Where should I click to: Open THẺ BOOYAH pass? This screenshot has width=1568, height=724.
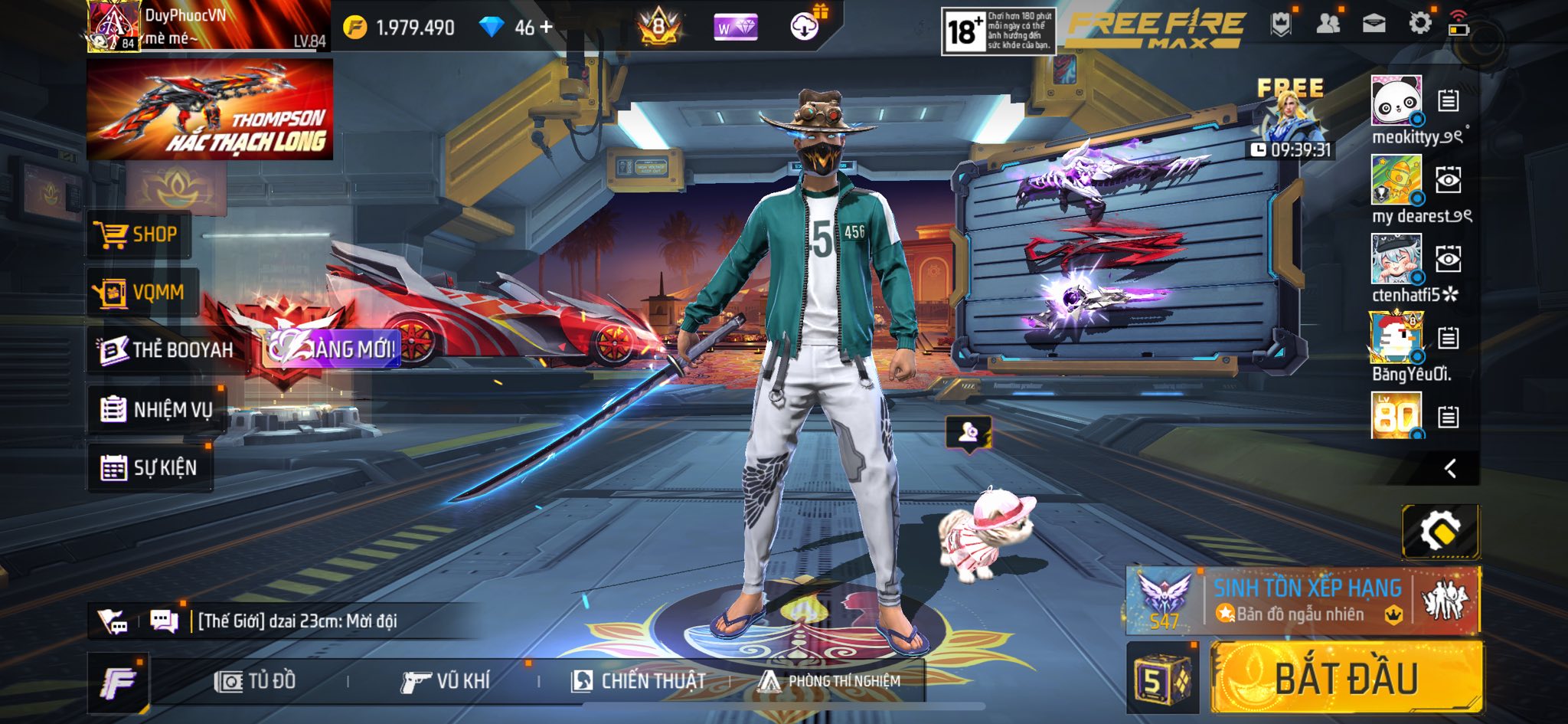click(x=168, y=350)
